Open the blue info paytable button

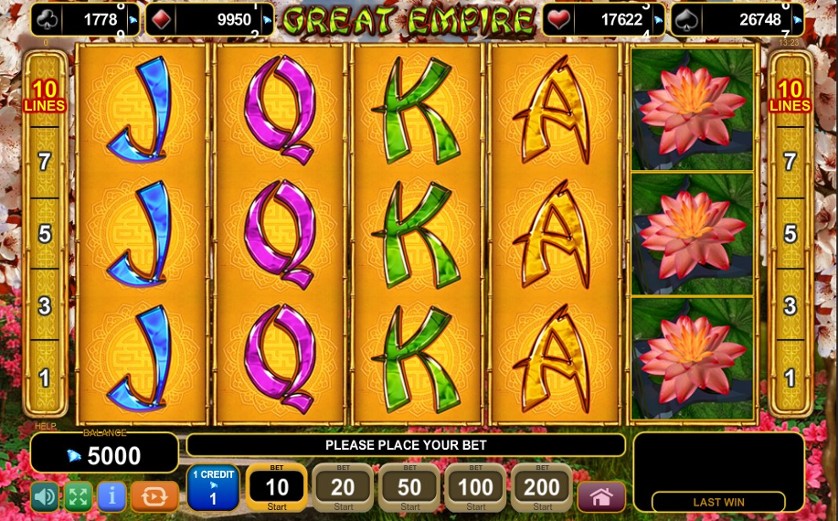(112, 496)
